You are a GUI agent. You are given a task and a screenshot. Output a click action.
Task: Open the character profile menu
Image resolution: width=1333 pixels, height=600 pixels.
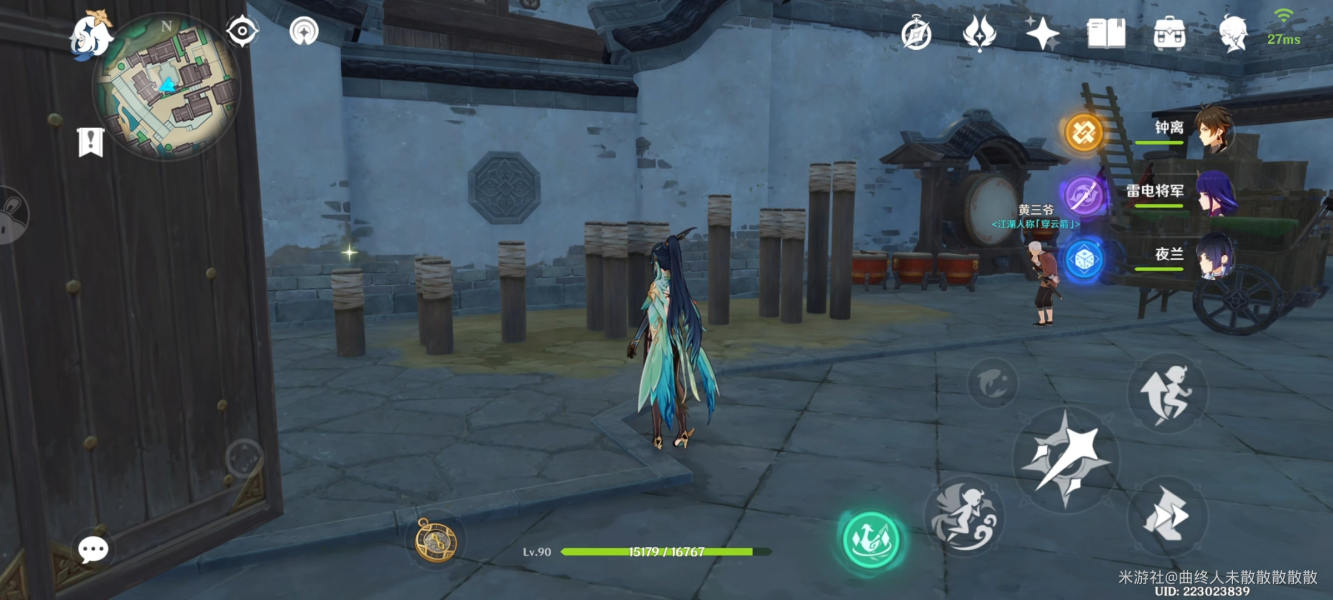pos(1232,34)
